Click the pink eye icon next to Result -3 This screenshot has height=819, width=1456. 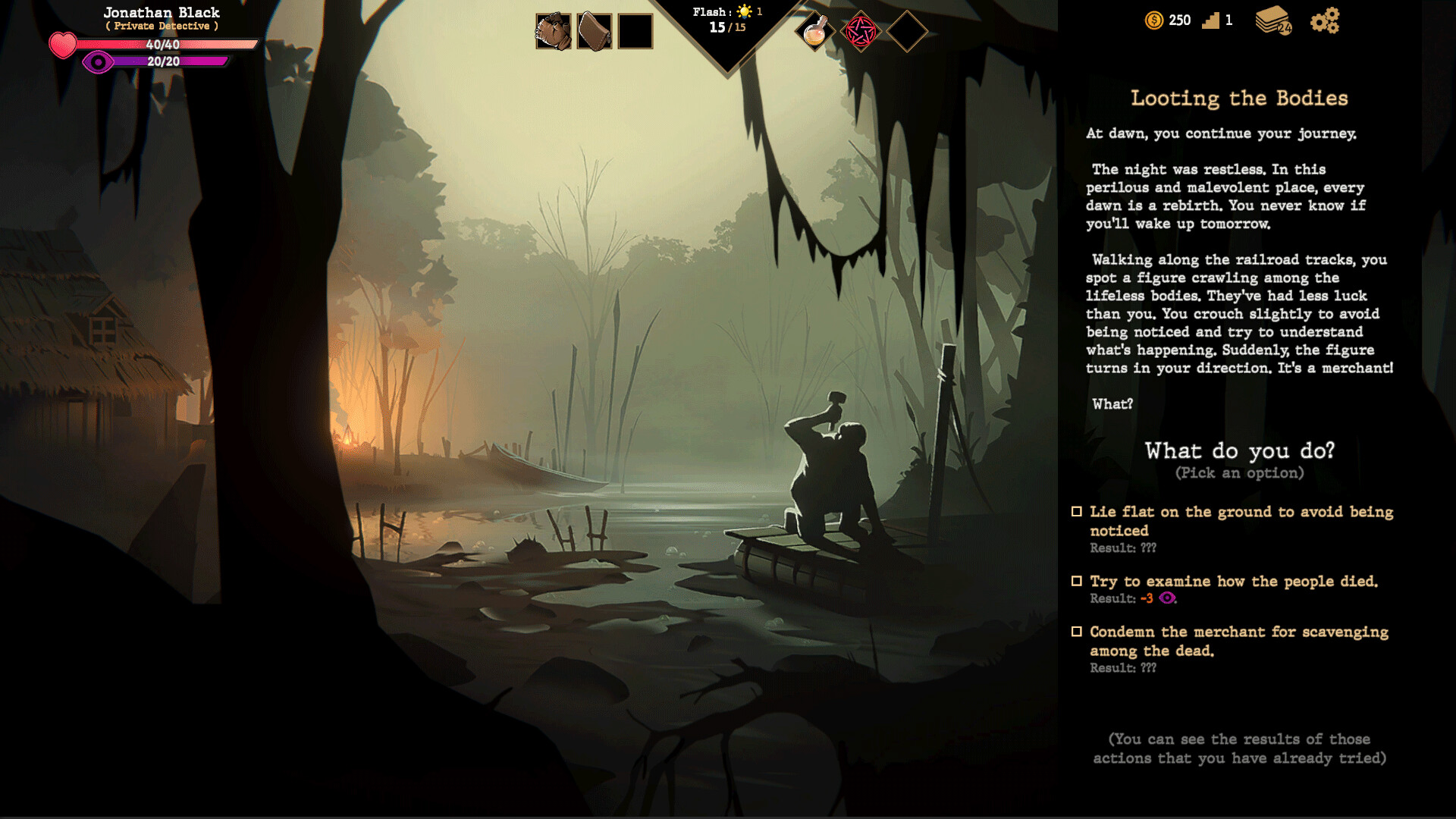tap(1169, 598)
